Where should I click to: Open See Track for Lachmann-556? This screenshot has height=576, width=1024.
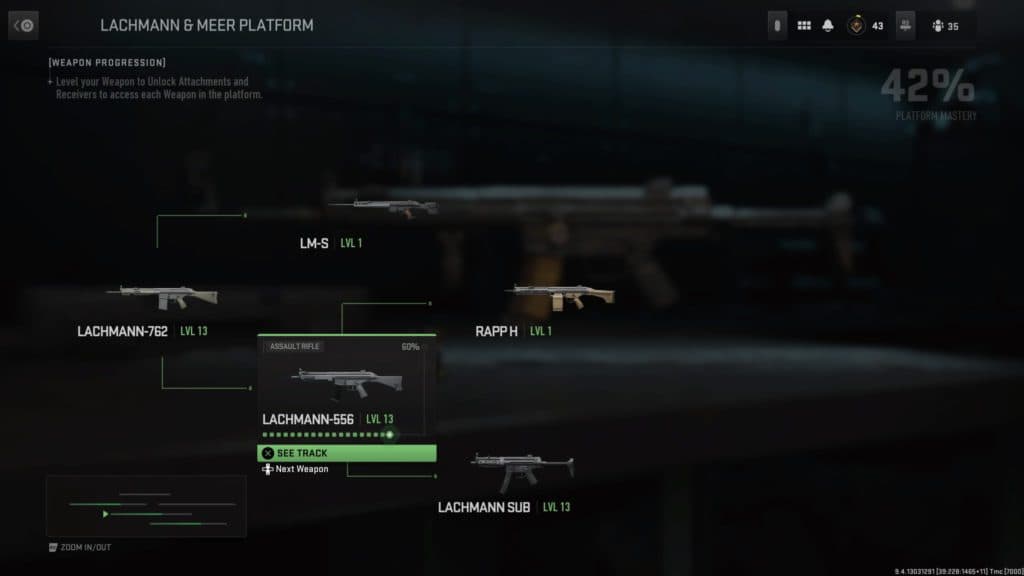(x=347, y=453)
